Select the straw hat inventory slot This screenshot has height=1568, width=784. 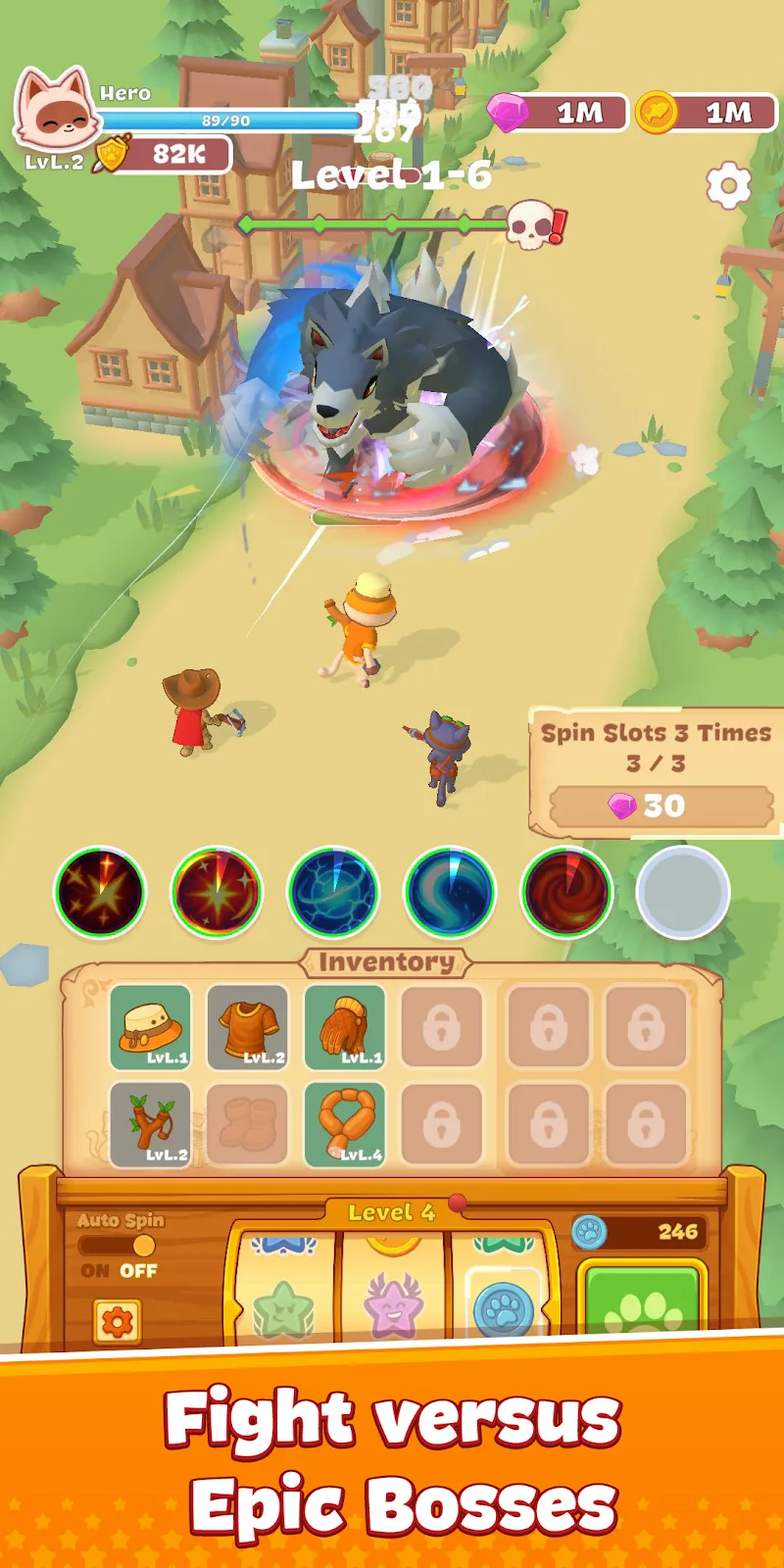pos(150,1027)
